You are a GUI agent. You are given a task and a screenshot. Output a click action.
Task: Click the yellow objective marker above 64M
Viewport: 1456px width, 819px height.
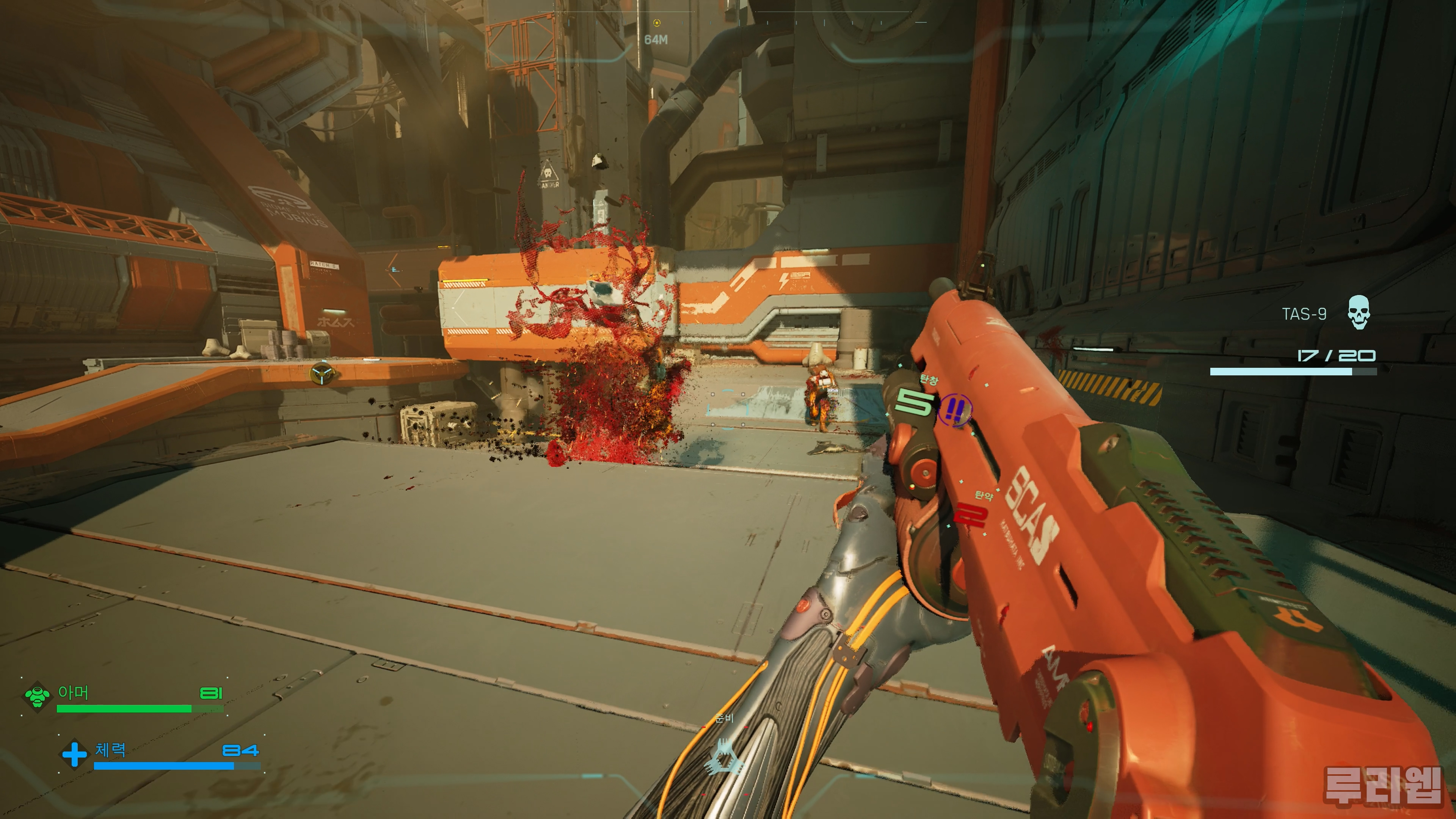coord(656,23)
